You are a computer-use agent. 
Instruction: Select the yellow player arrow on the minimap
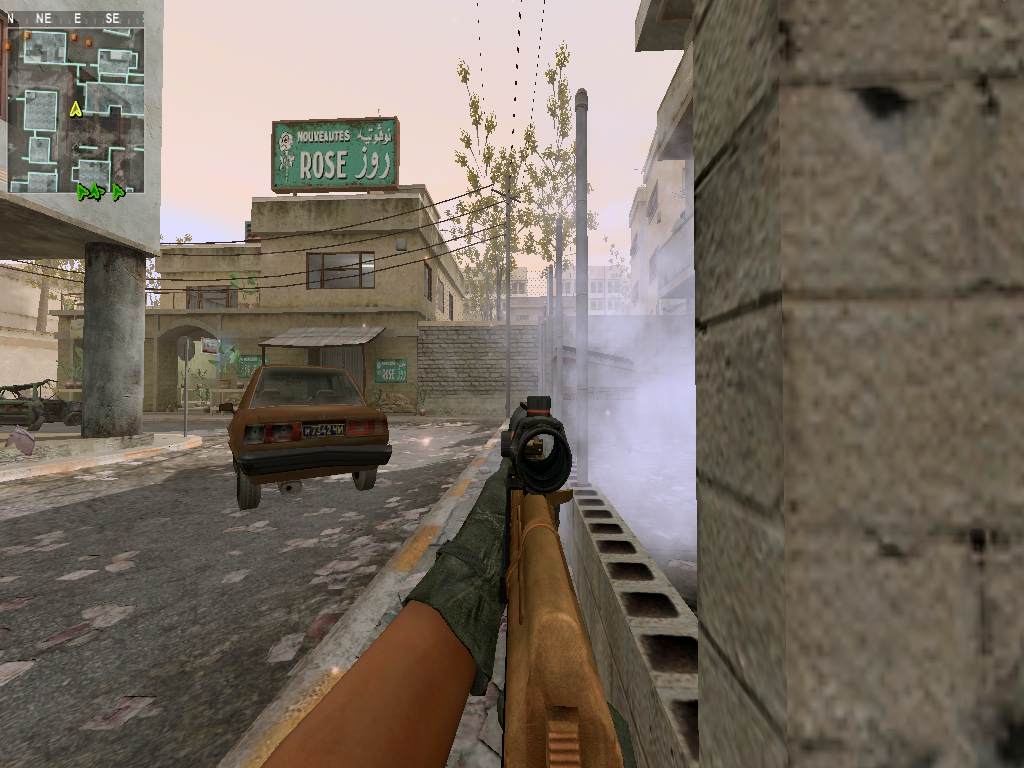click(x=75, y=109)
